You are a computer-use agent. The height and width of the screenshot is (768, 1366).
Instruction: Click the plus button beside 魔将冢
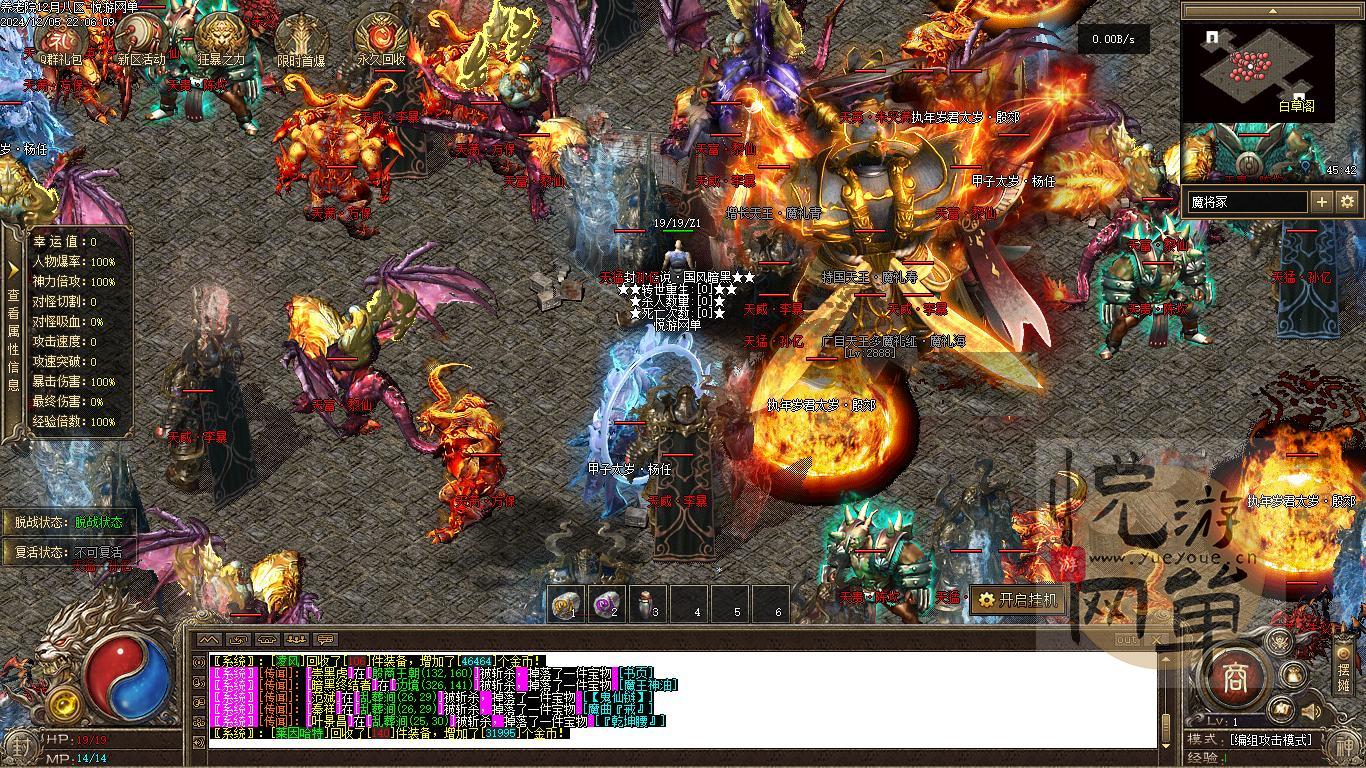(1322, 202)
